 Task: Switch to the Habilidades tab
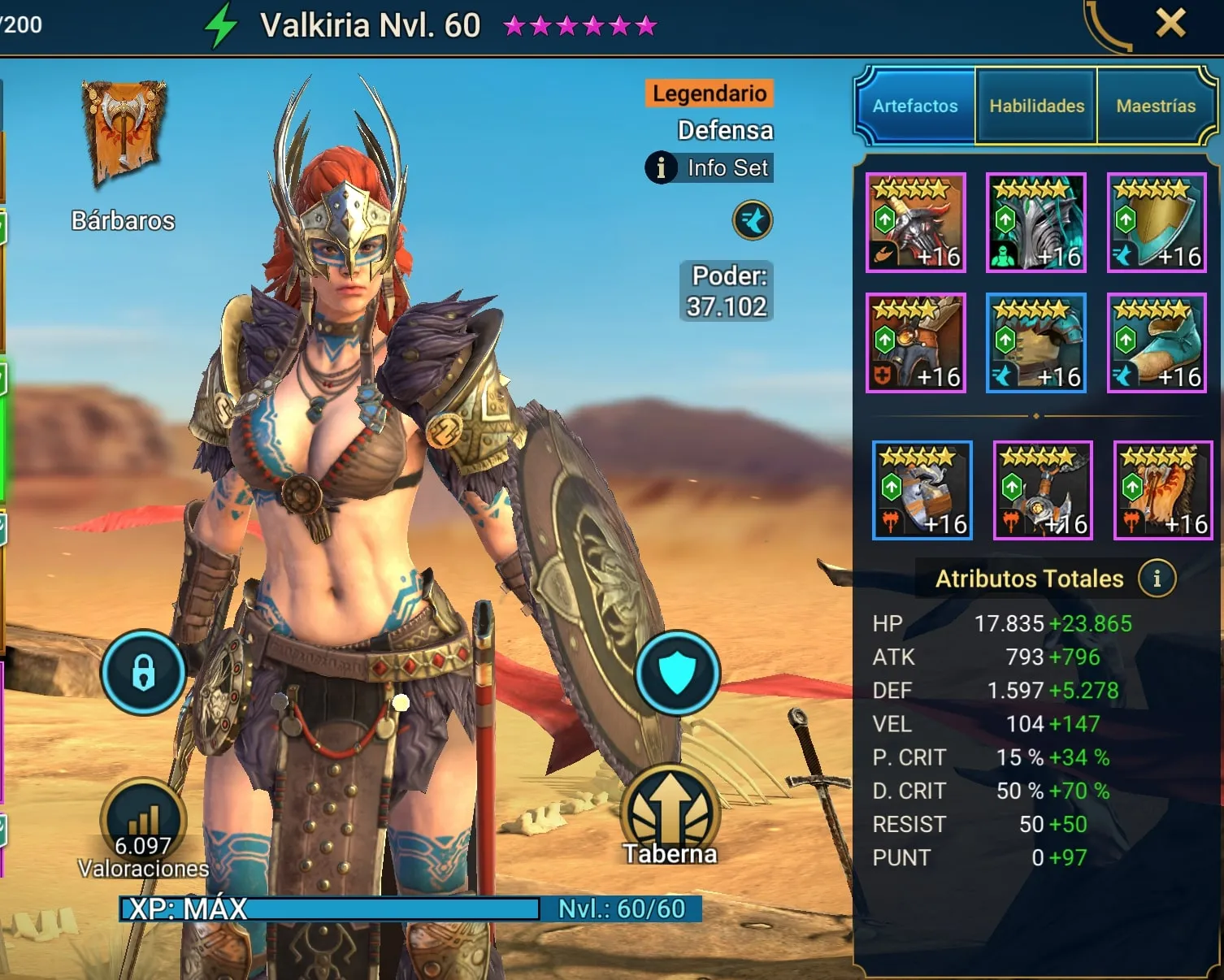1036,106
